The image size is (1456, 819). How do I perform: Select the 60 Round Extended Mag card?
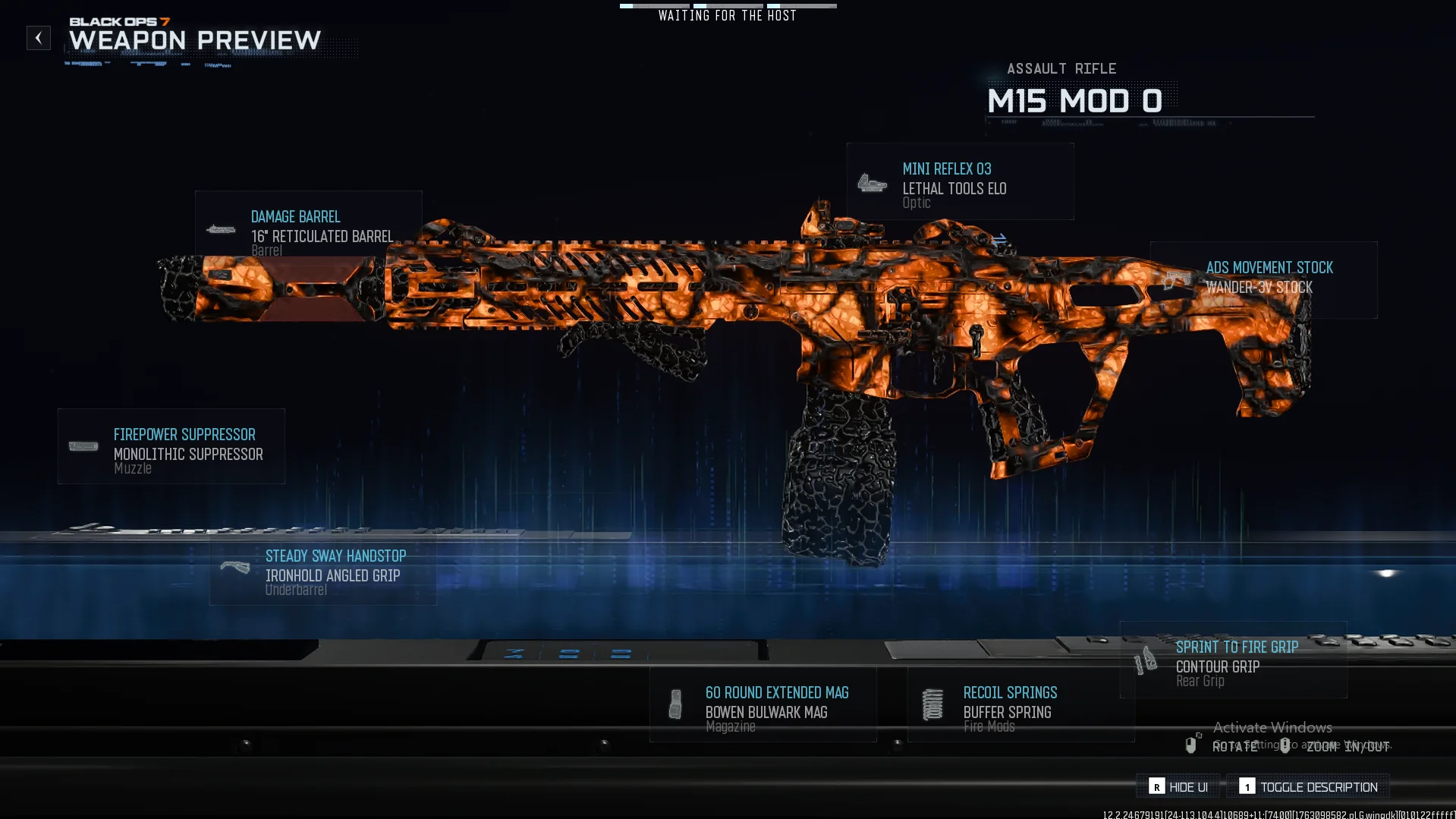[763, 705]
